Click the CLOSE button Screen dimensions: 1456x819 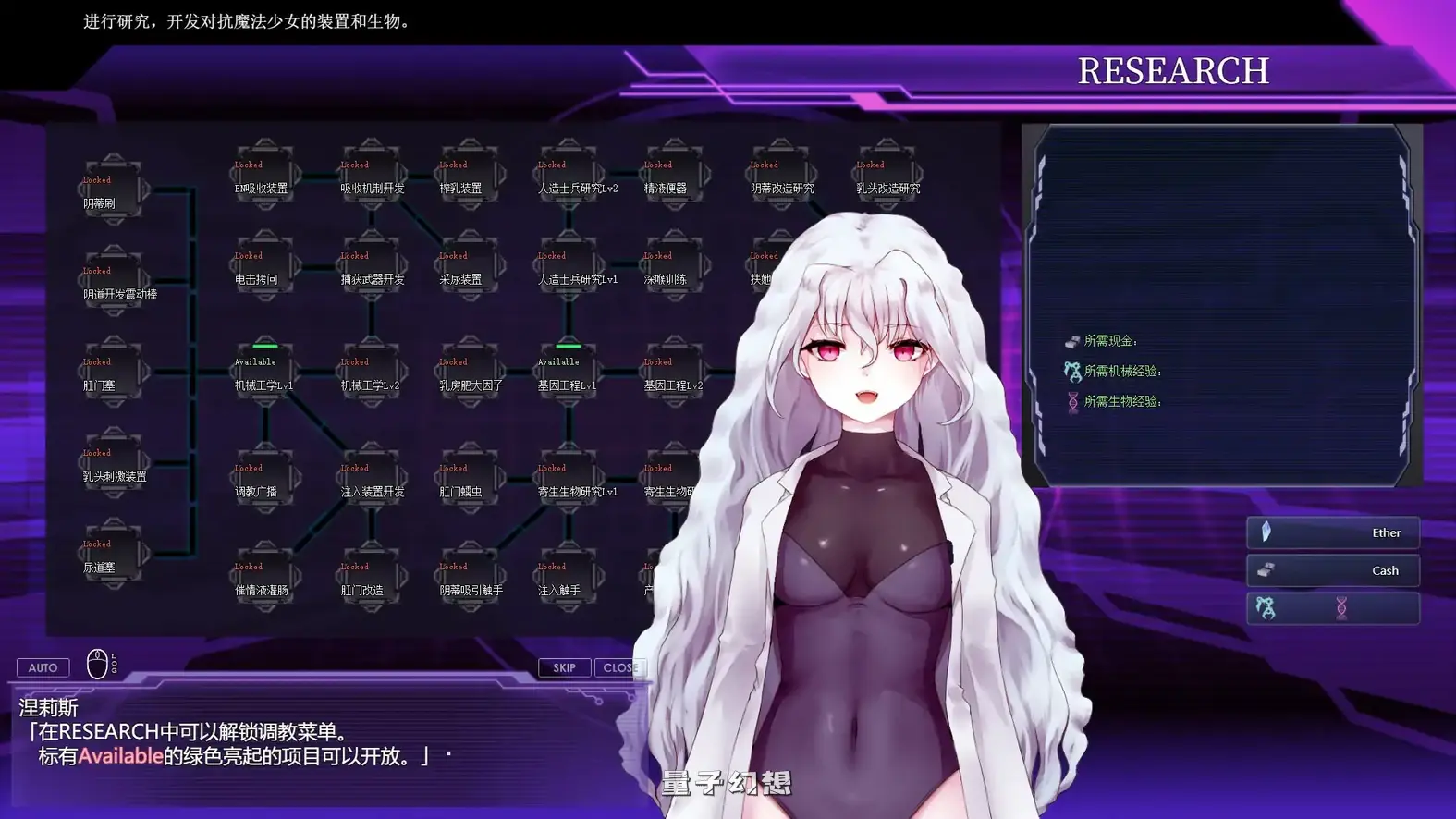620,667
